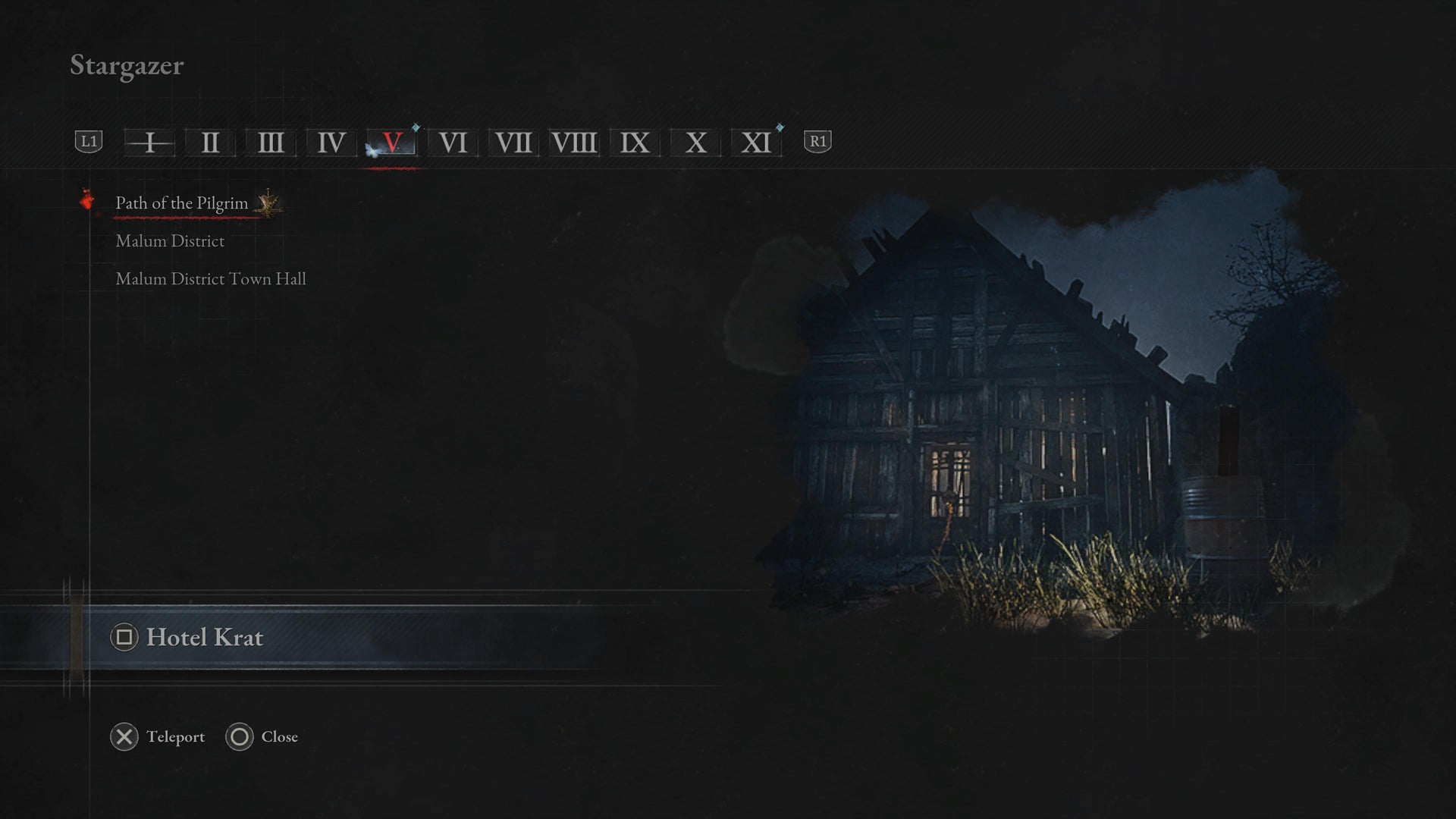Switch to chapter II
This screenshot has height=819, width=1456.
coord(210,142)
